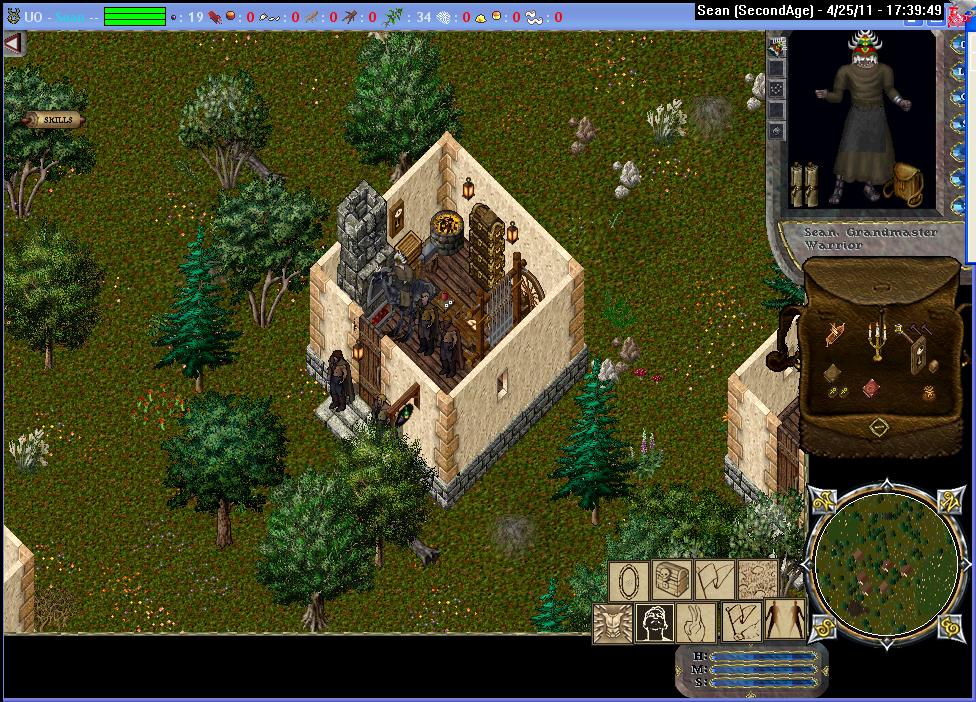Click the two human figures icon

point(784,621)
